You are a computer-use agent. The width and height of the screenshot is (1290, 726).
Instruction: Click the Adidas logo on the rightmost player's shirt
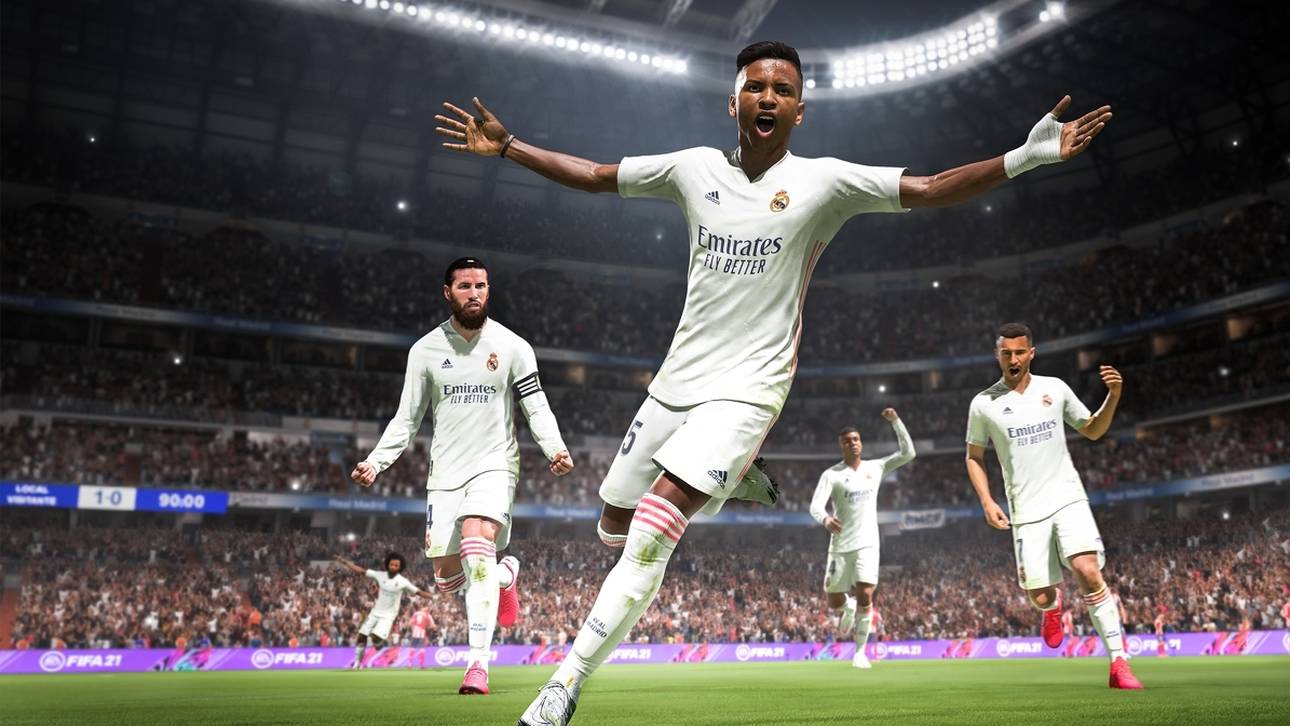(1008, 410)
